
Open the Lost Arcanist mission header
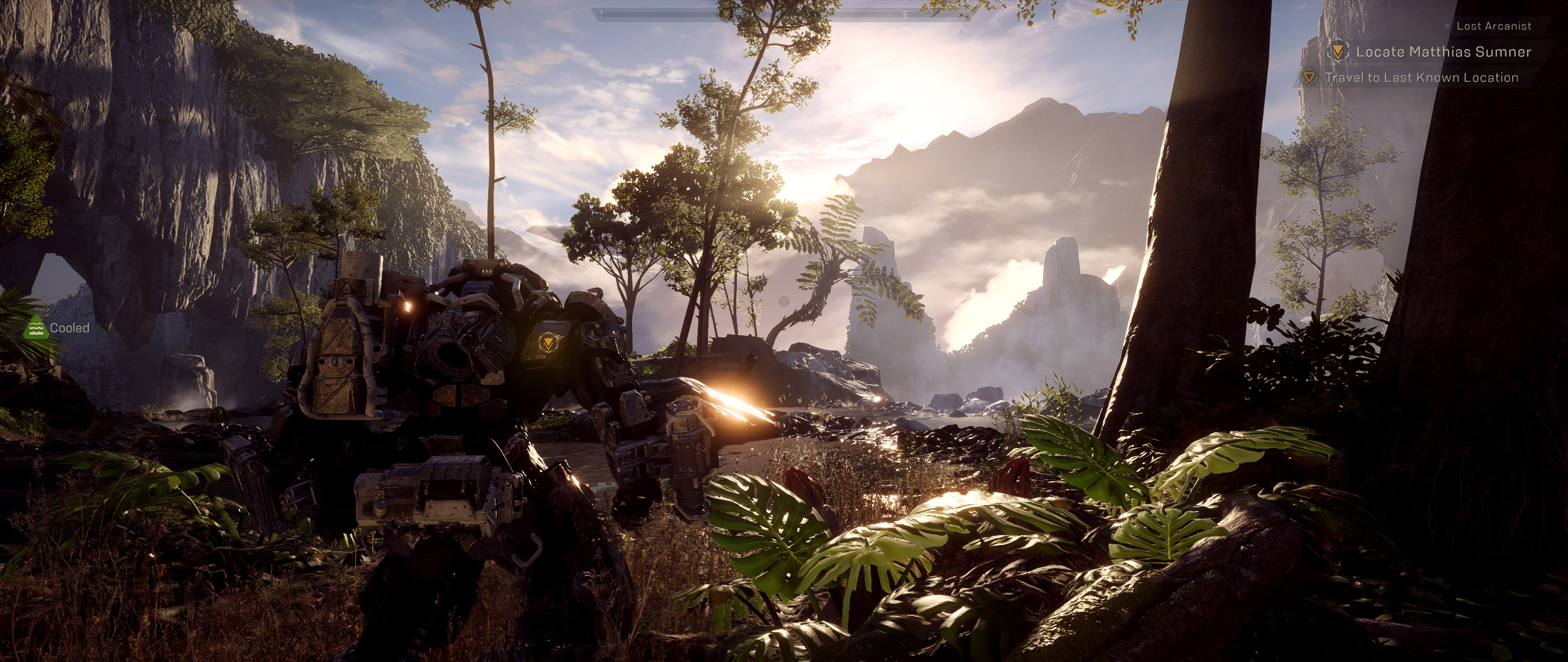point(1493,26)
